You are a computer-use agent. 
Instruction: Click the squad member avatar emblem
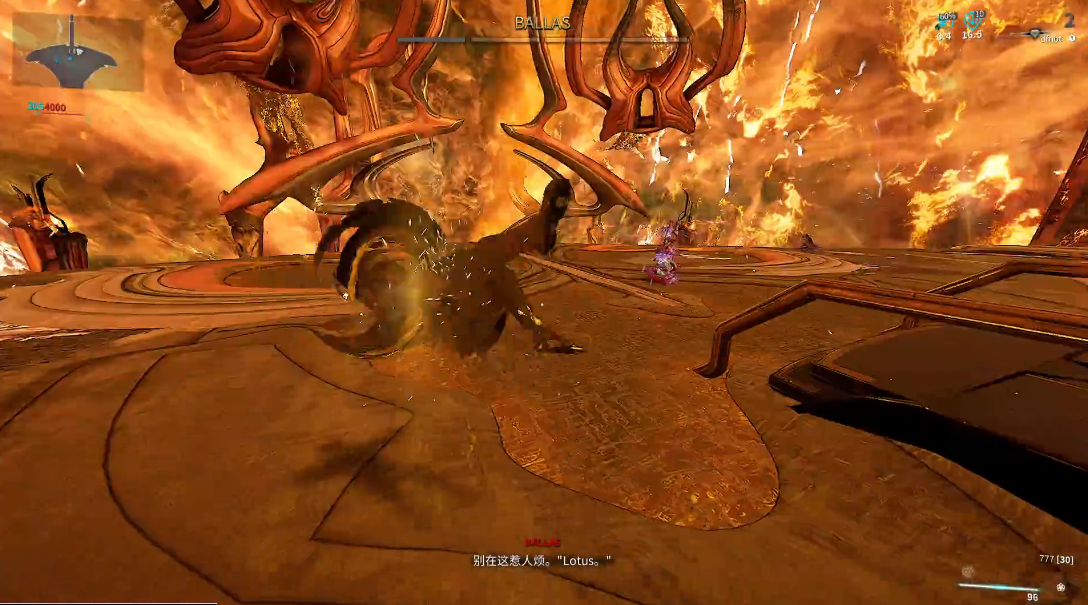(1036, 33)
